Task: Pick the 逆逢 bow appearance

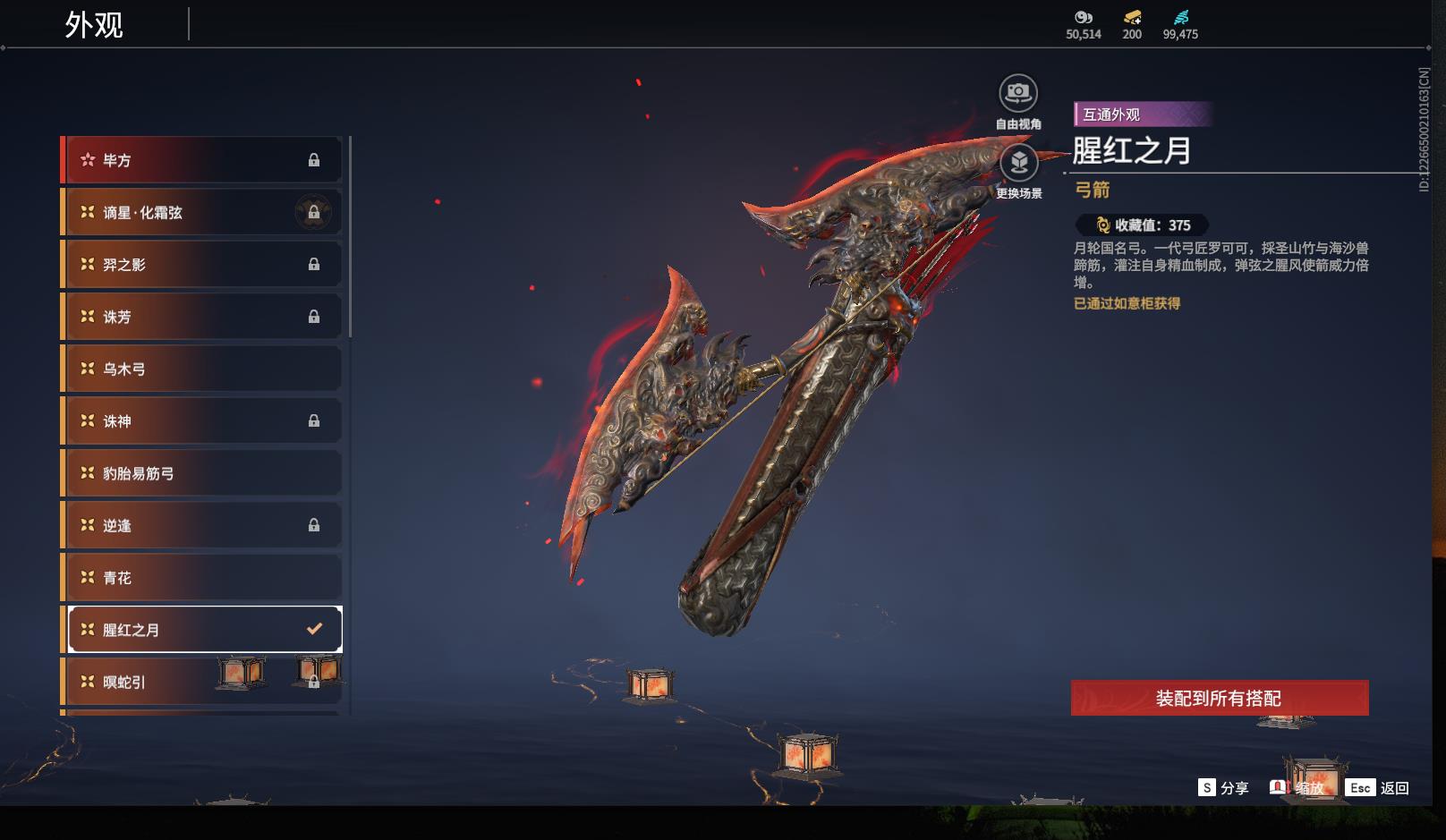Action: pos(202,525)
